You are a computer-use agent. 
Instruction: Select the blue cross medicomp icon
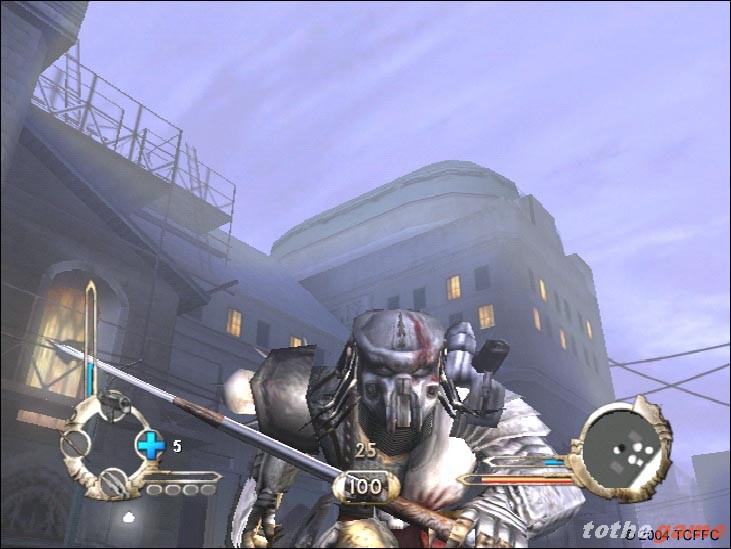pos(149,445)
